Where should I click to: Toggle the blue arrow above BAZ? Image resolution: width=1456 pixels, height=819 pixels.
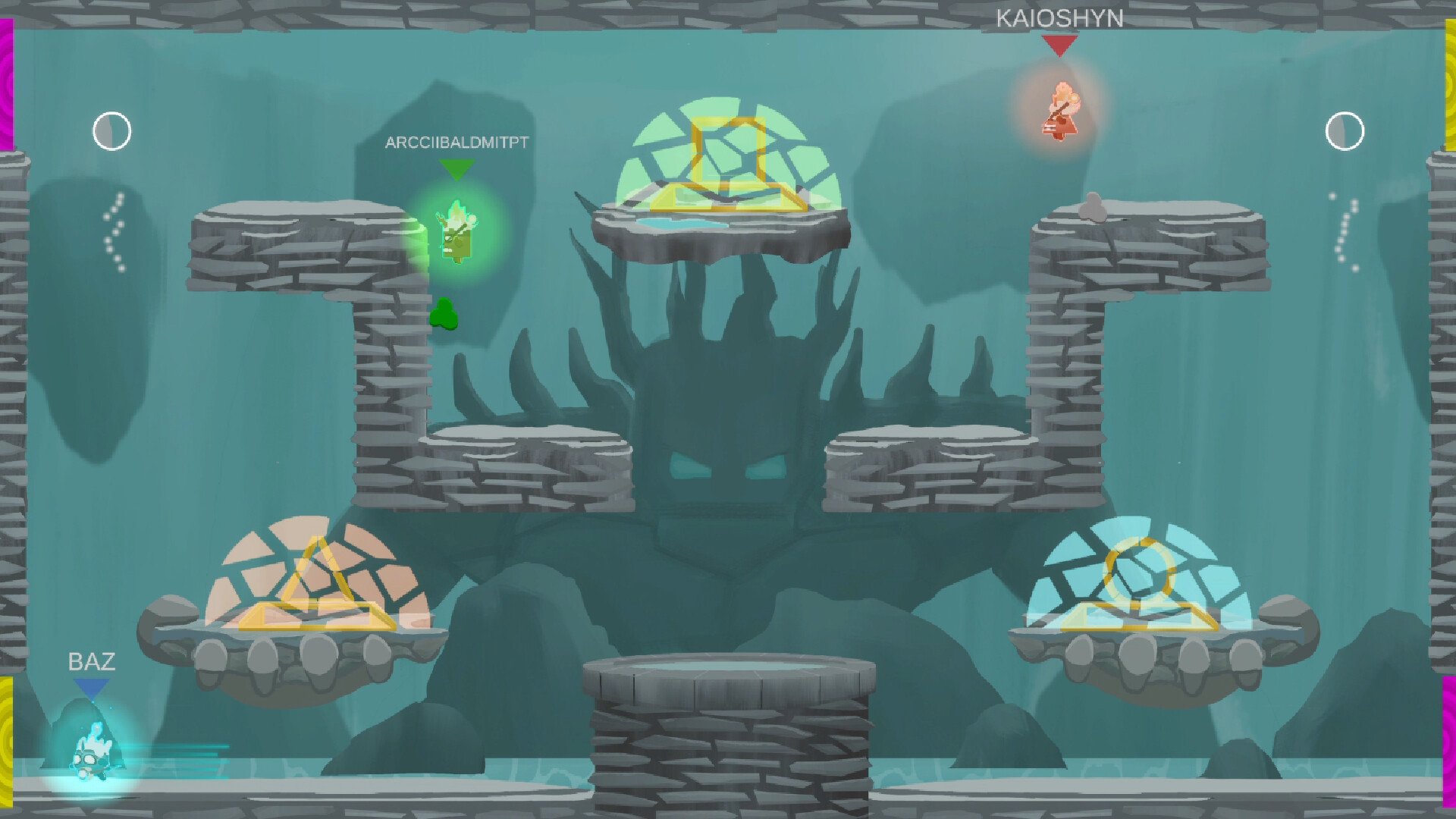pyautogui.click(x=91, y=689)
